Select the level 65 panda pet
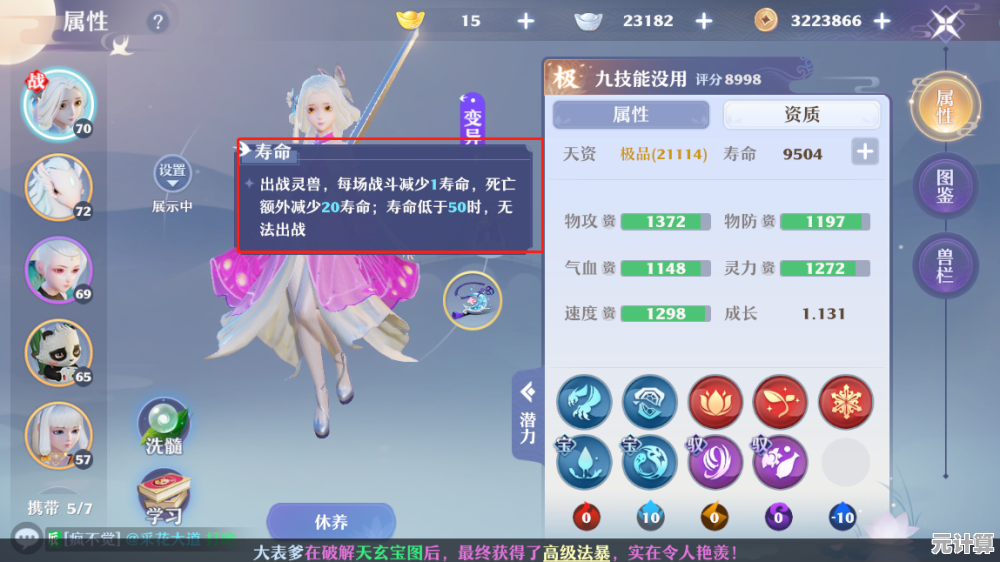The width and height of the screenshot is (1000, 562). (58, 351)
